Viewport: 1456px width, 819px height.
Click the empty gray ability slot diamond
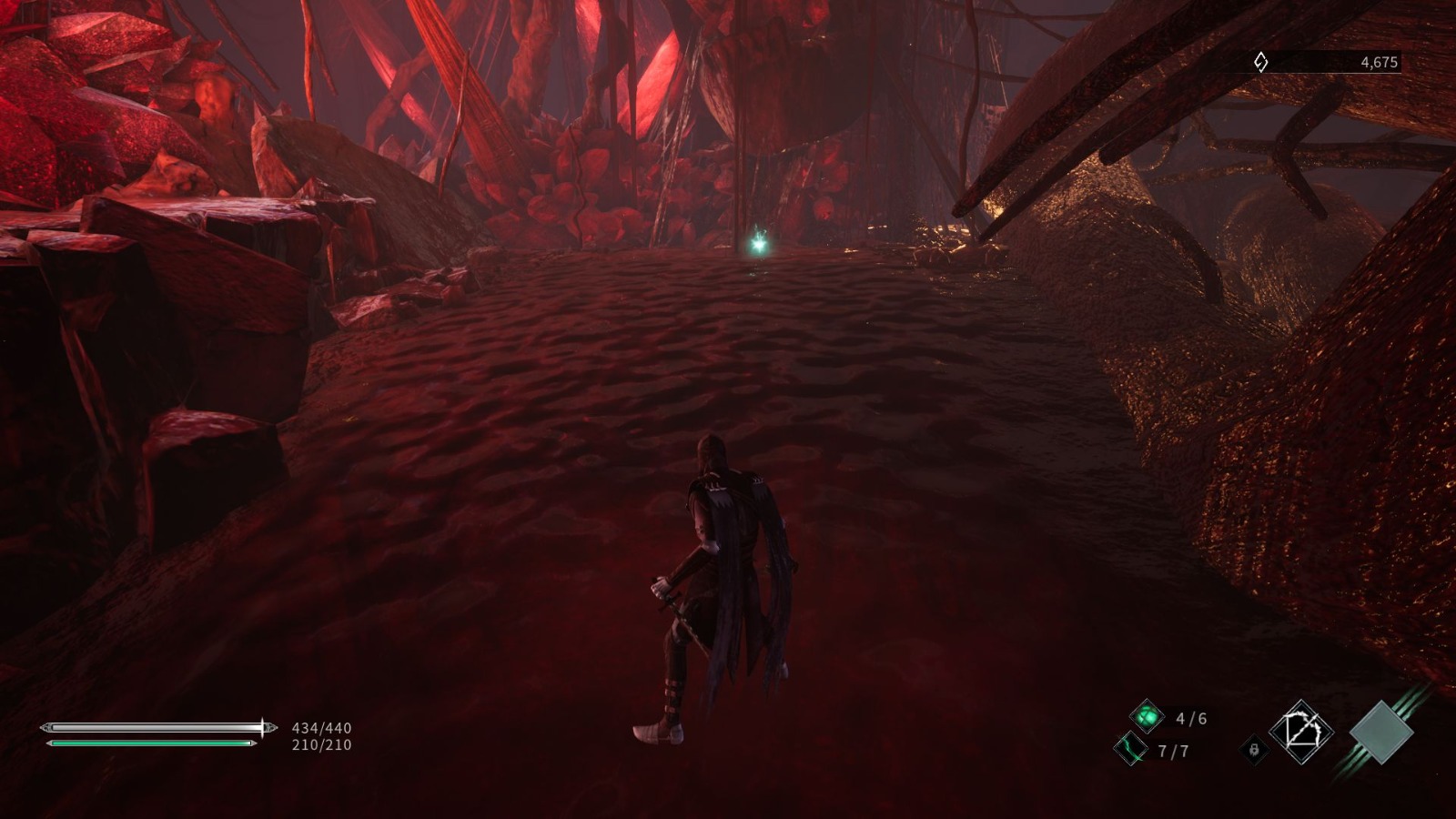pos(1382,733)
